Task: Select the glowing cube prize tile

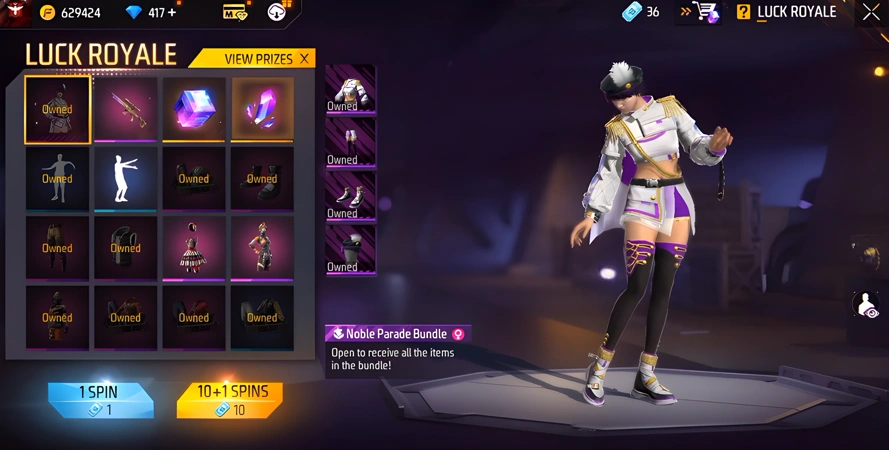Action: tap(194, 109)
